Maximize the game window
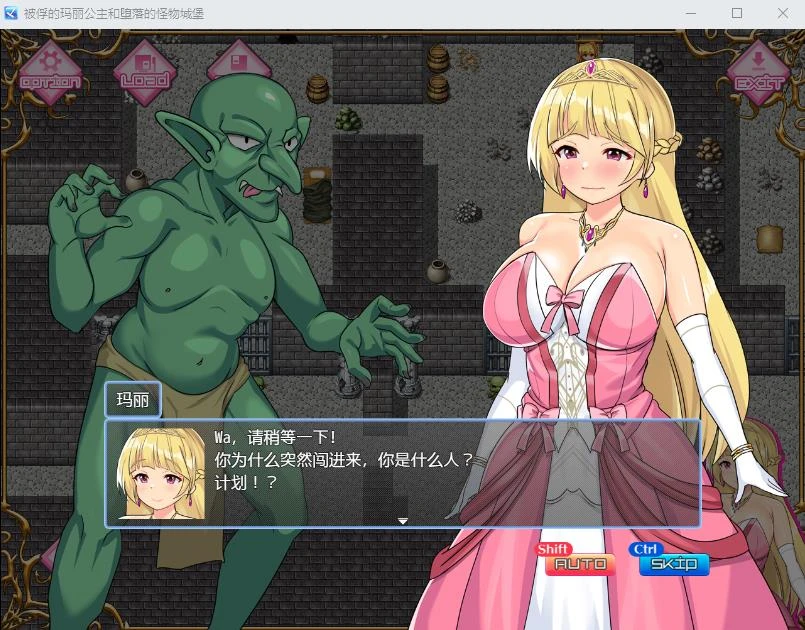Viewport: 805px width, 630px height. [737, 13]
